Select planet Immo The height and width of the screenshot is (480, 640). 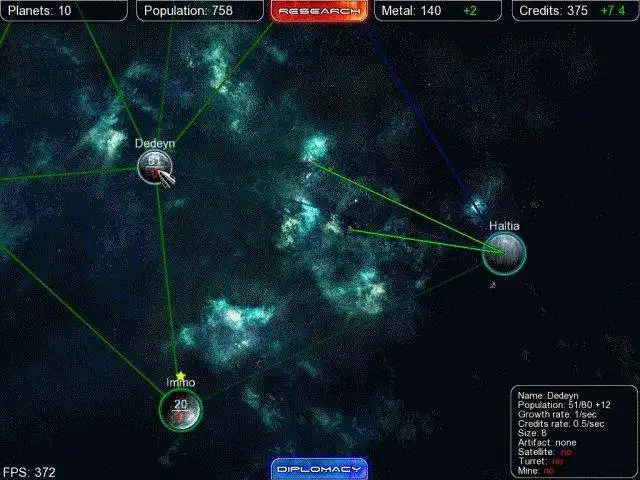(x=181, y=409)
